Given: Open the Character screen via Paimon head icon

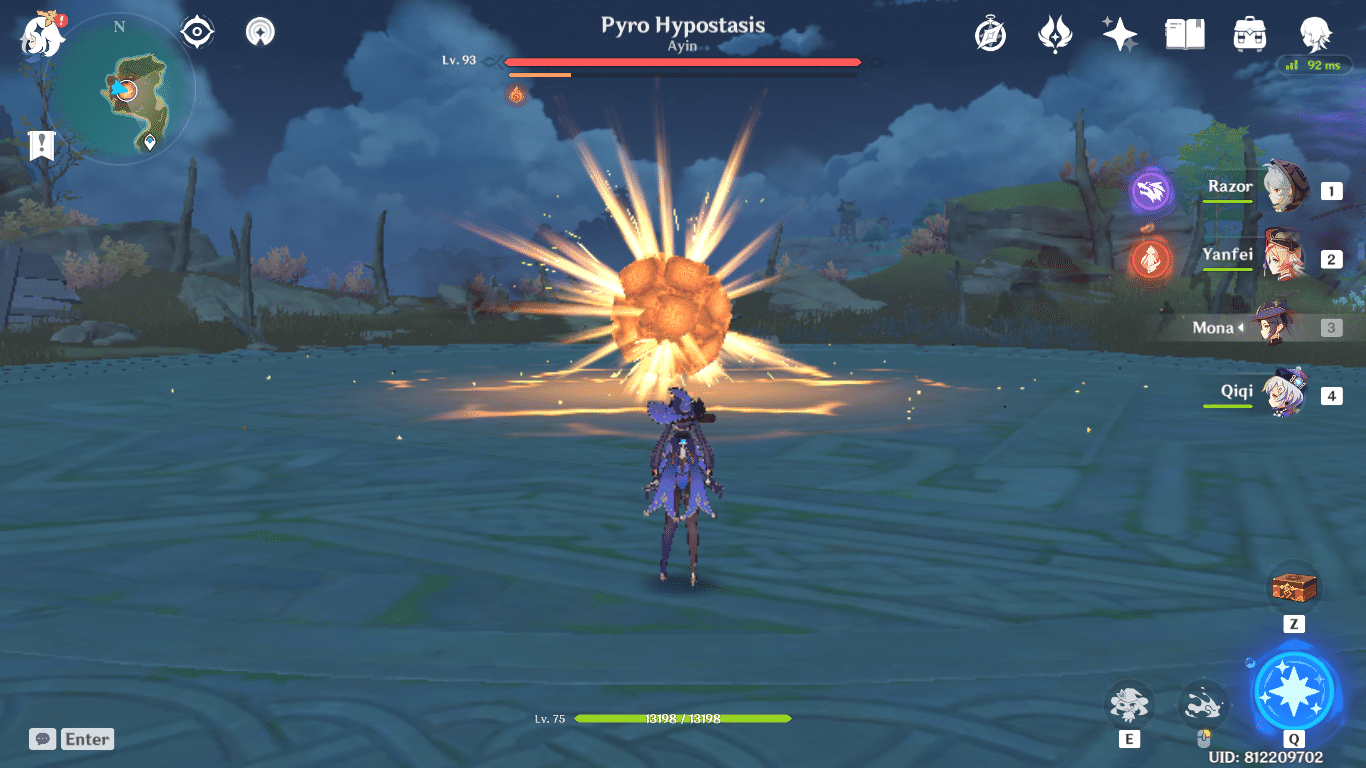Looking at the screenshot, I should click(1316, 32).
